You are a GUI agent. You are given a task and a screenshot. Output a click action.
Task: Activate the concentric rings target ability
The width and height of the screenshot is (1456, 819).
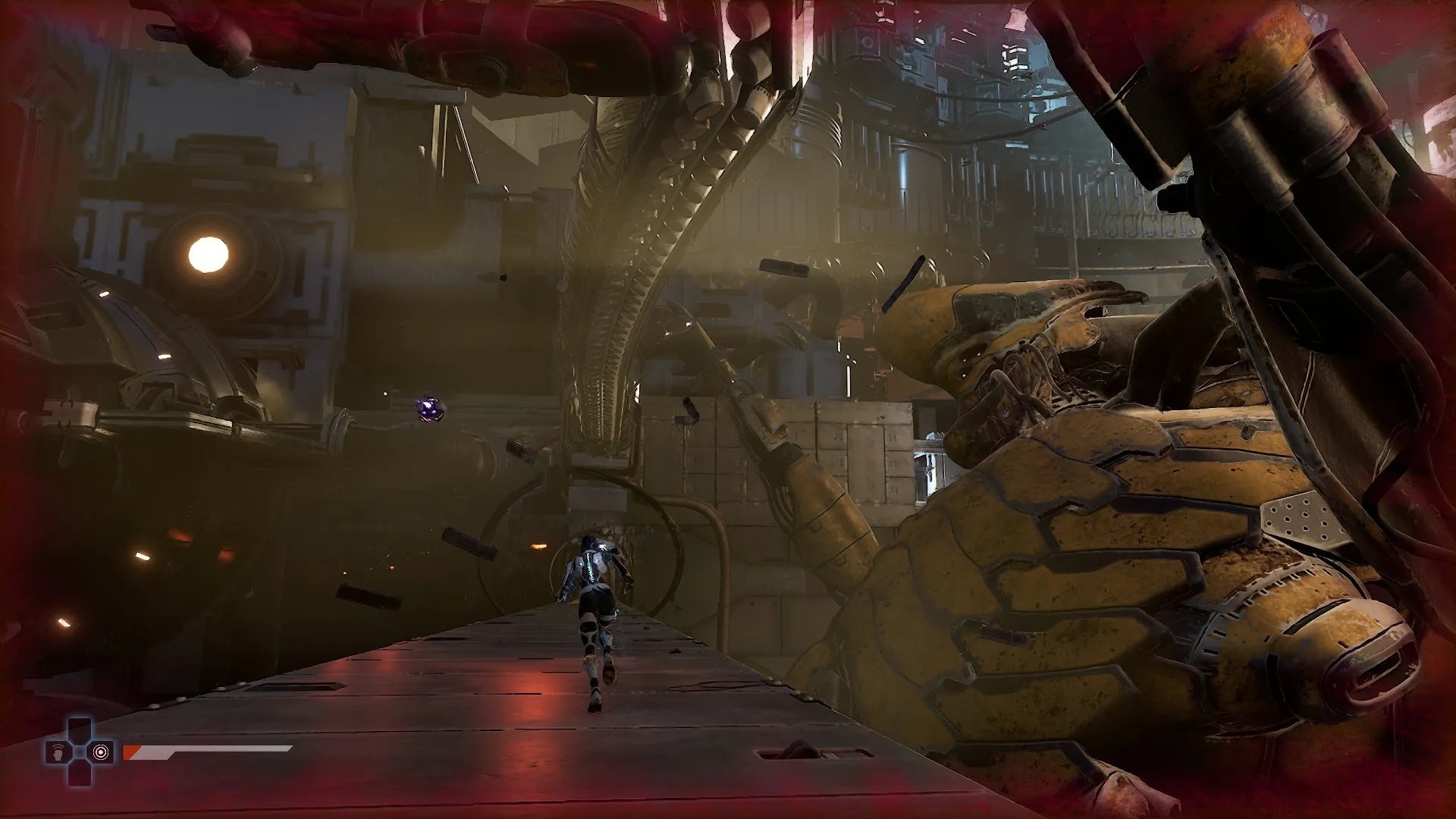pyautogui.click(x=100, y=752)
